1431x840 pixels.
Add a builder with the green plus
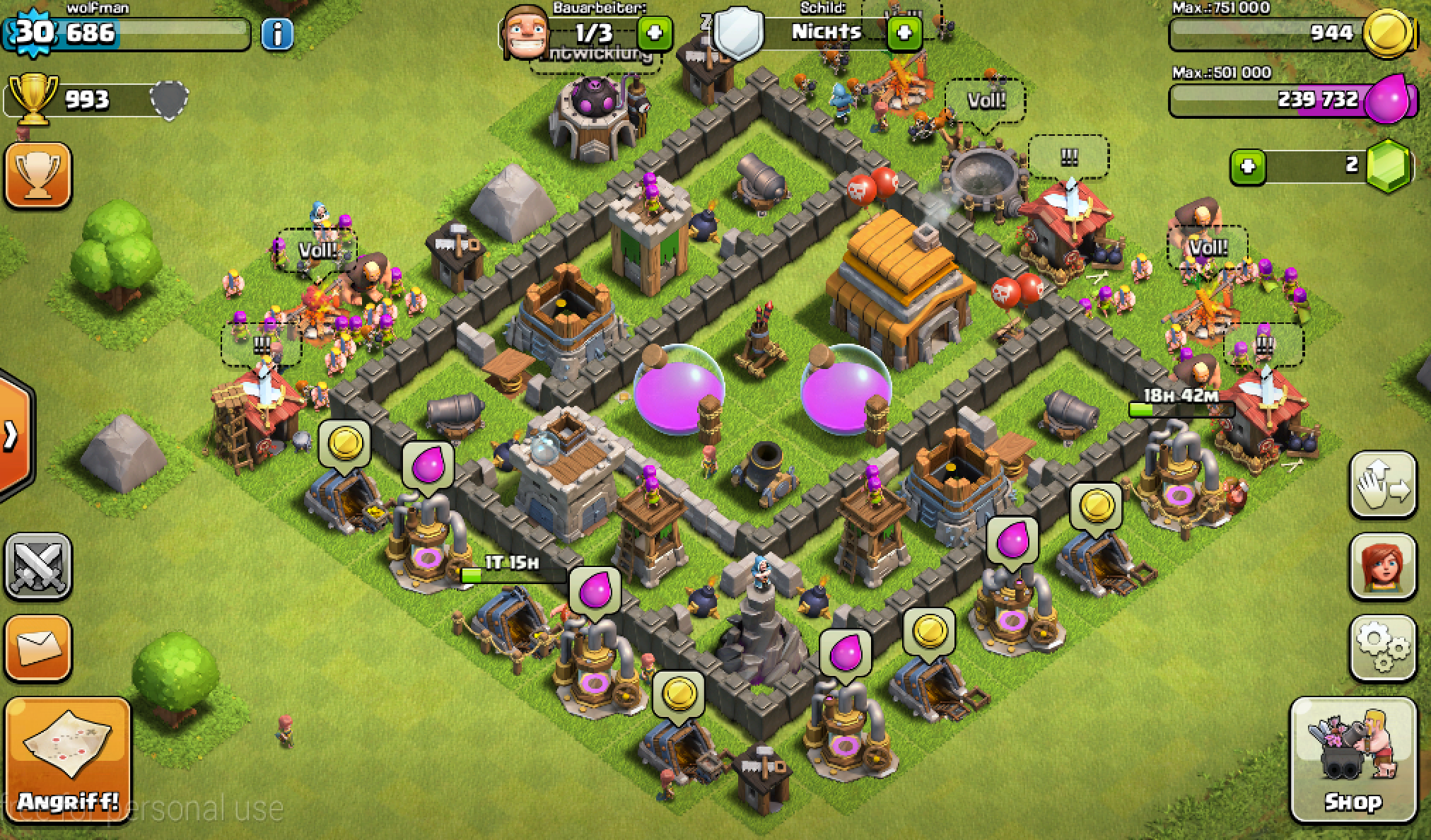click(654, 33)
